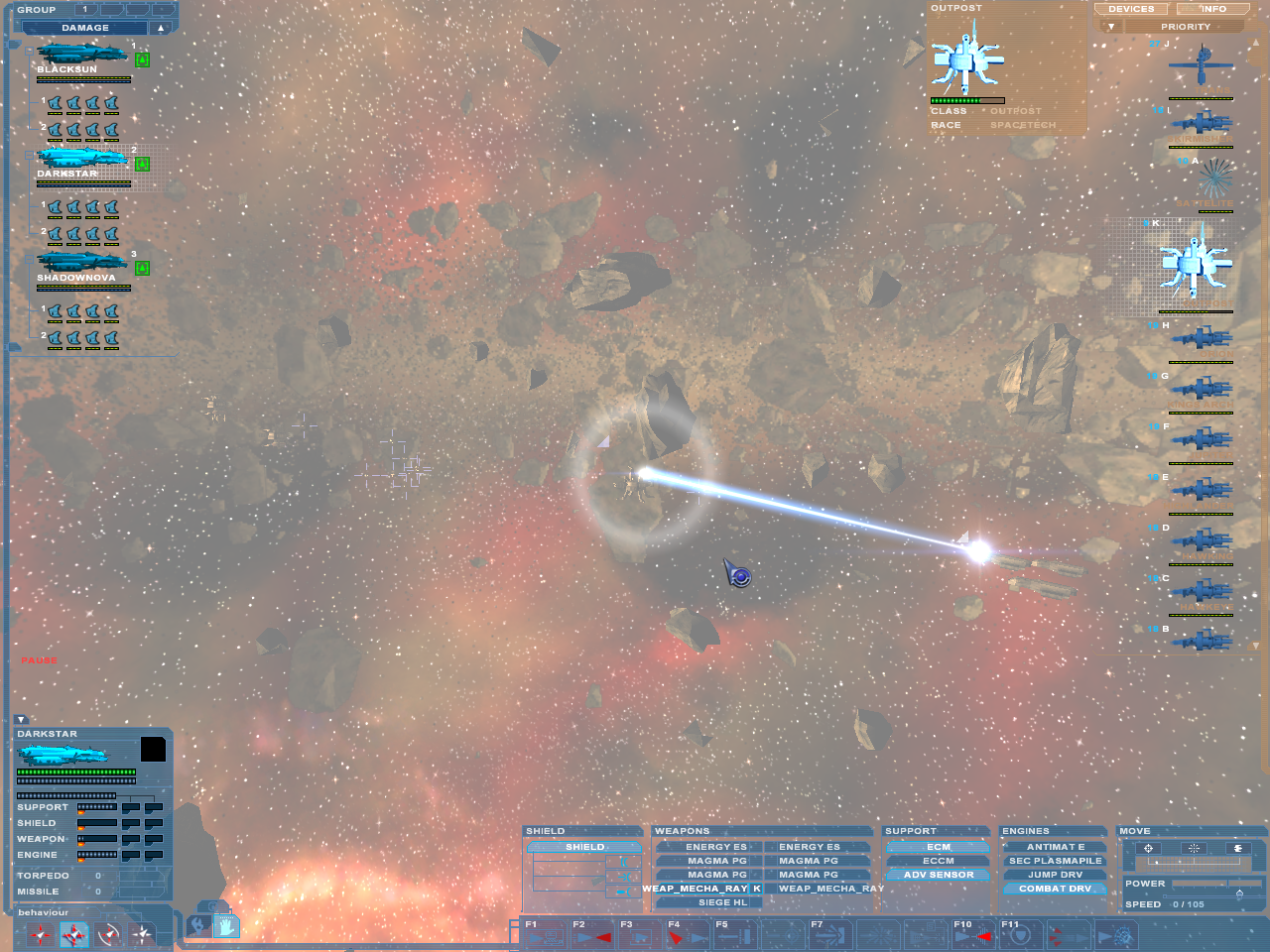Select the Blacksun ship in the group list
The height and width of the screenshot is (952, 1270).
[x=82, y=54]
